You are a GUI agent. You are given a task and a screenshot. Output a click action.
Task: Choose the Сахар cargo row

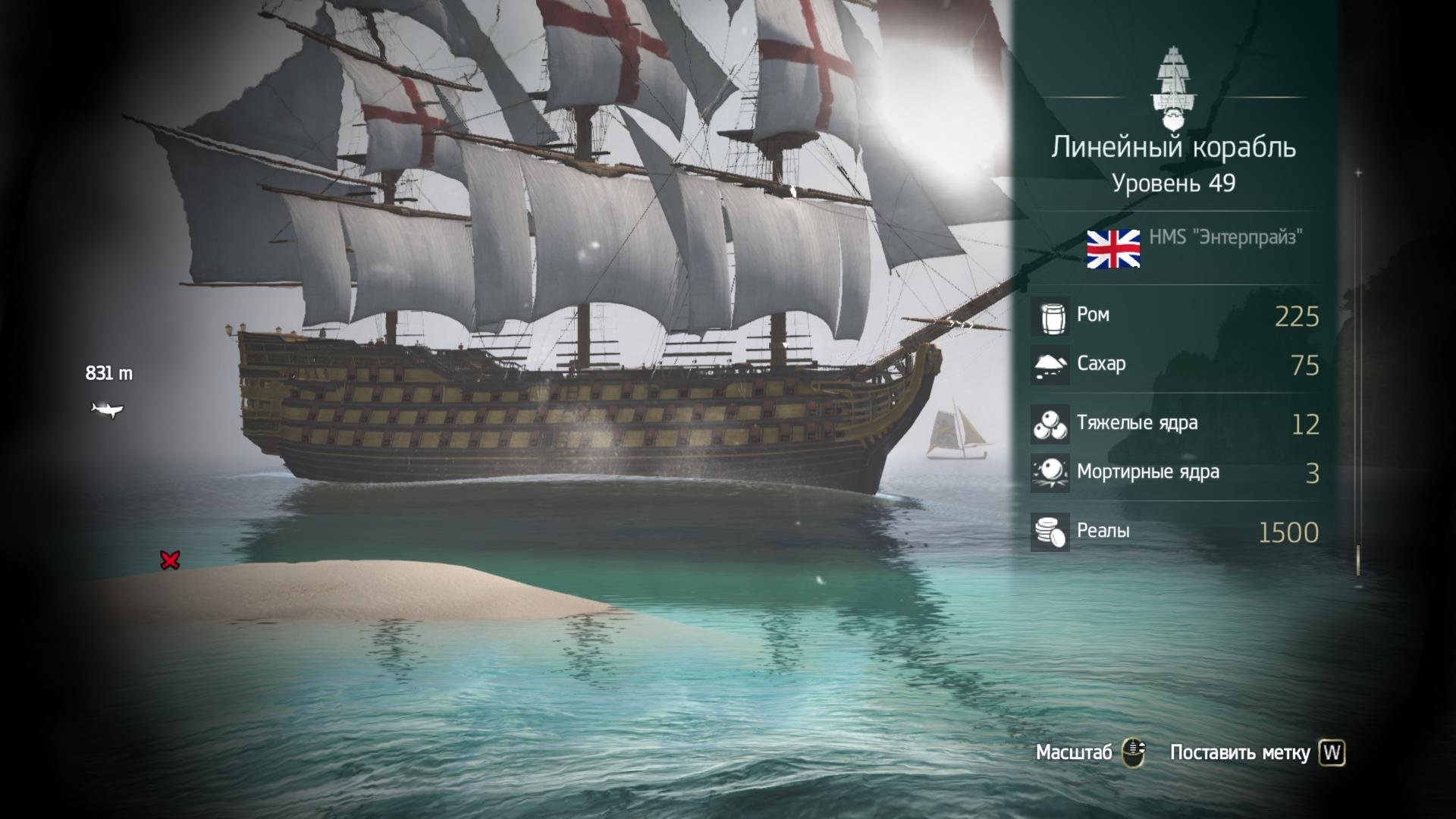1175,365
